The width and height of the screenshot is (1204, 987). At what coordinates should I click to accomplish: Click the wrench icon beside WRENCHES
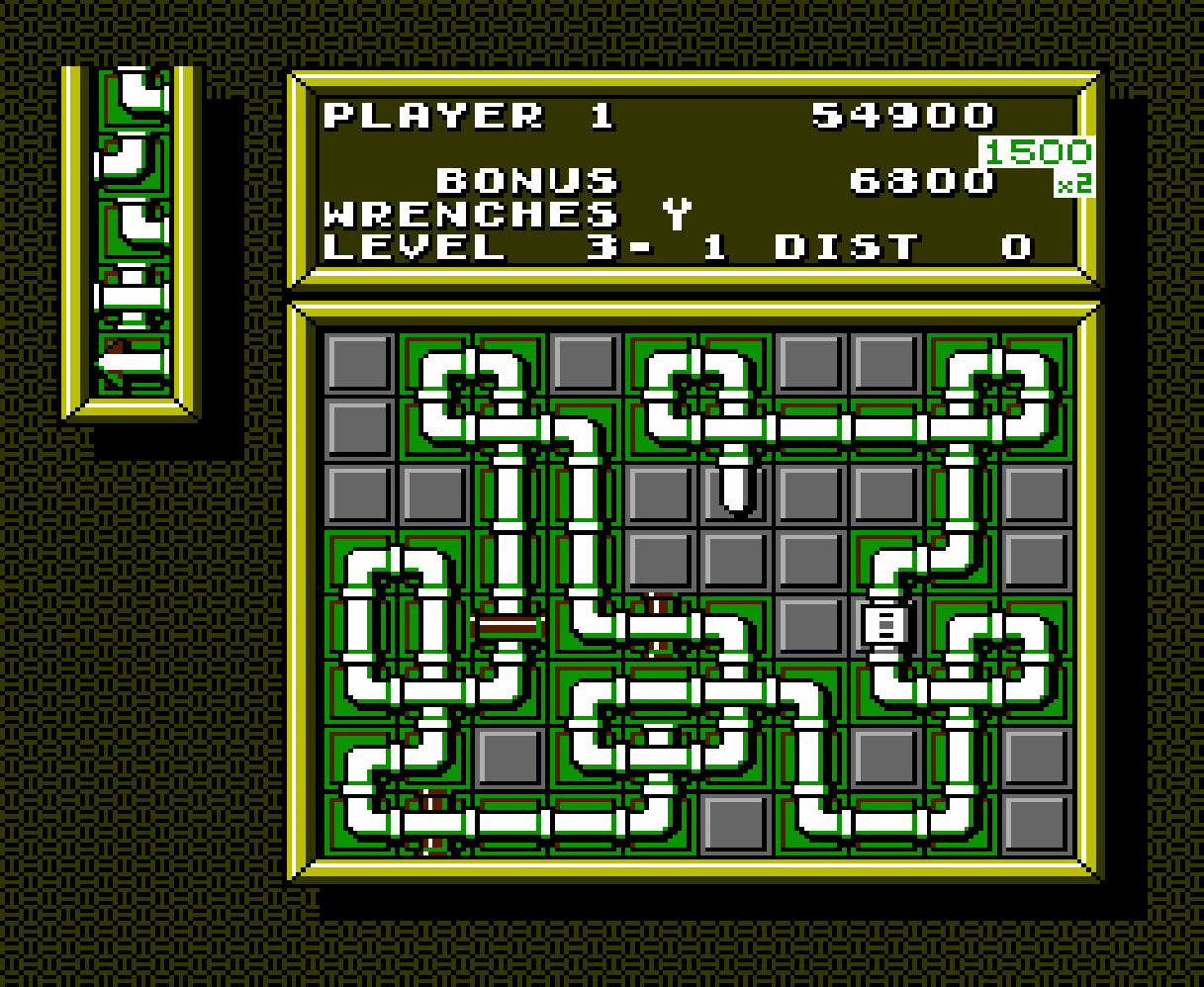[678, 213]
